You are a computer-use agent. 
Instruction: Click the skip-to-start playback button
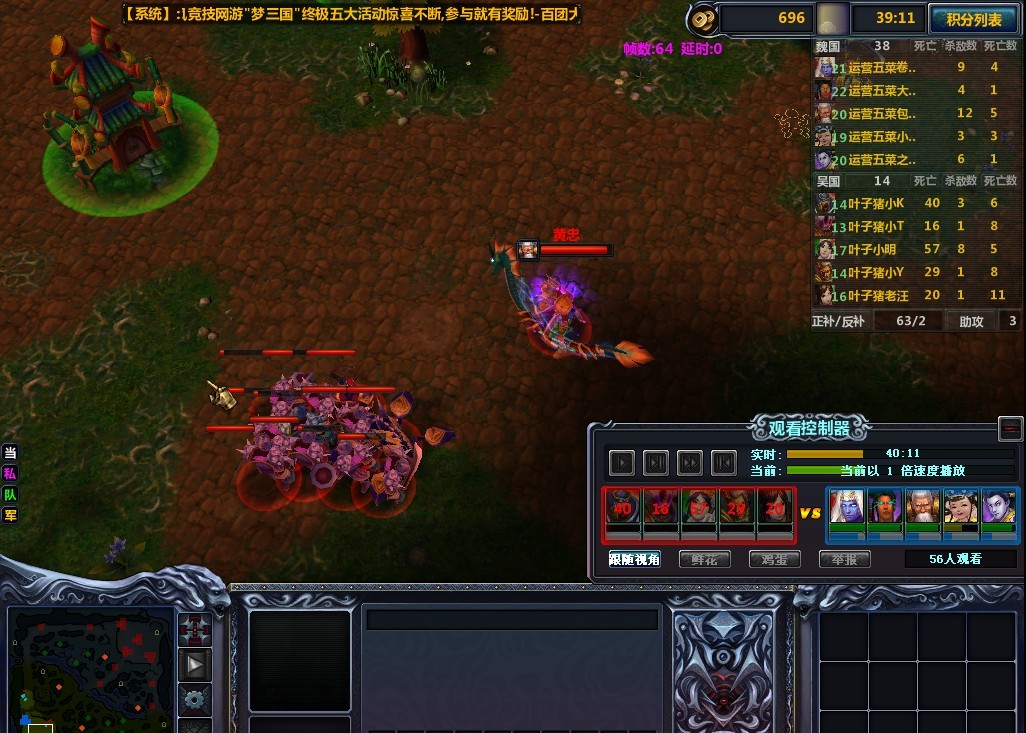[723, 462]
